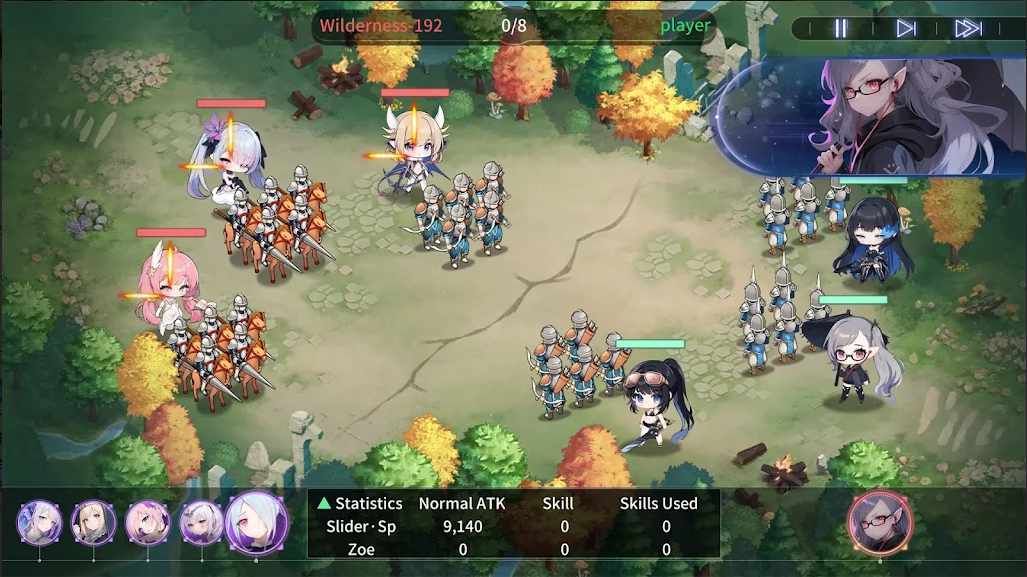Click the Slider·Sp statistics row
Viewport: 1027px width, 577px height.
(512, 526)
